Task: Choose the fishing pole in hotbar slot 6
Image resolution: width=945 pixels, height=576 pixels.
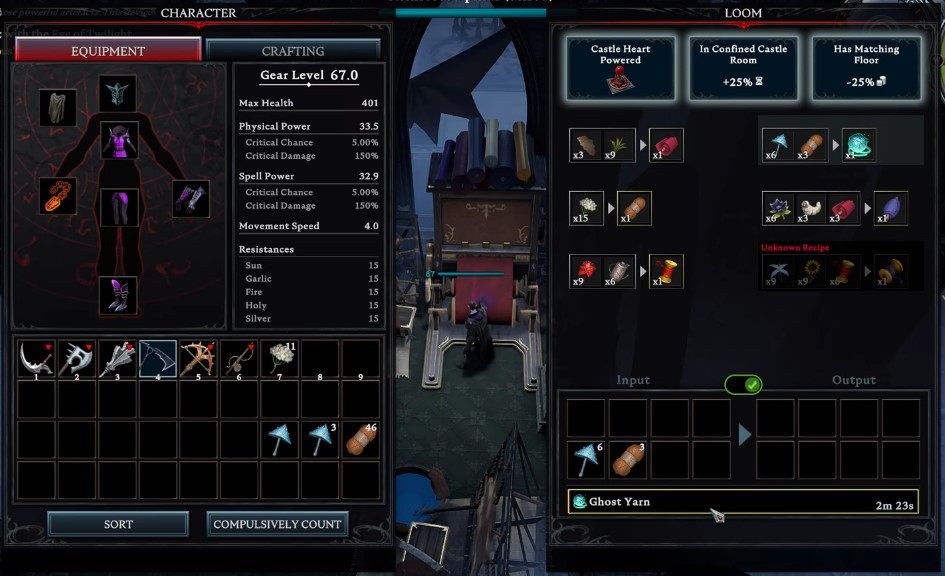Action: coord(239,359)
